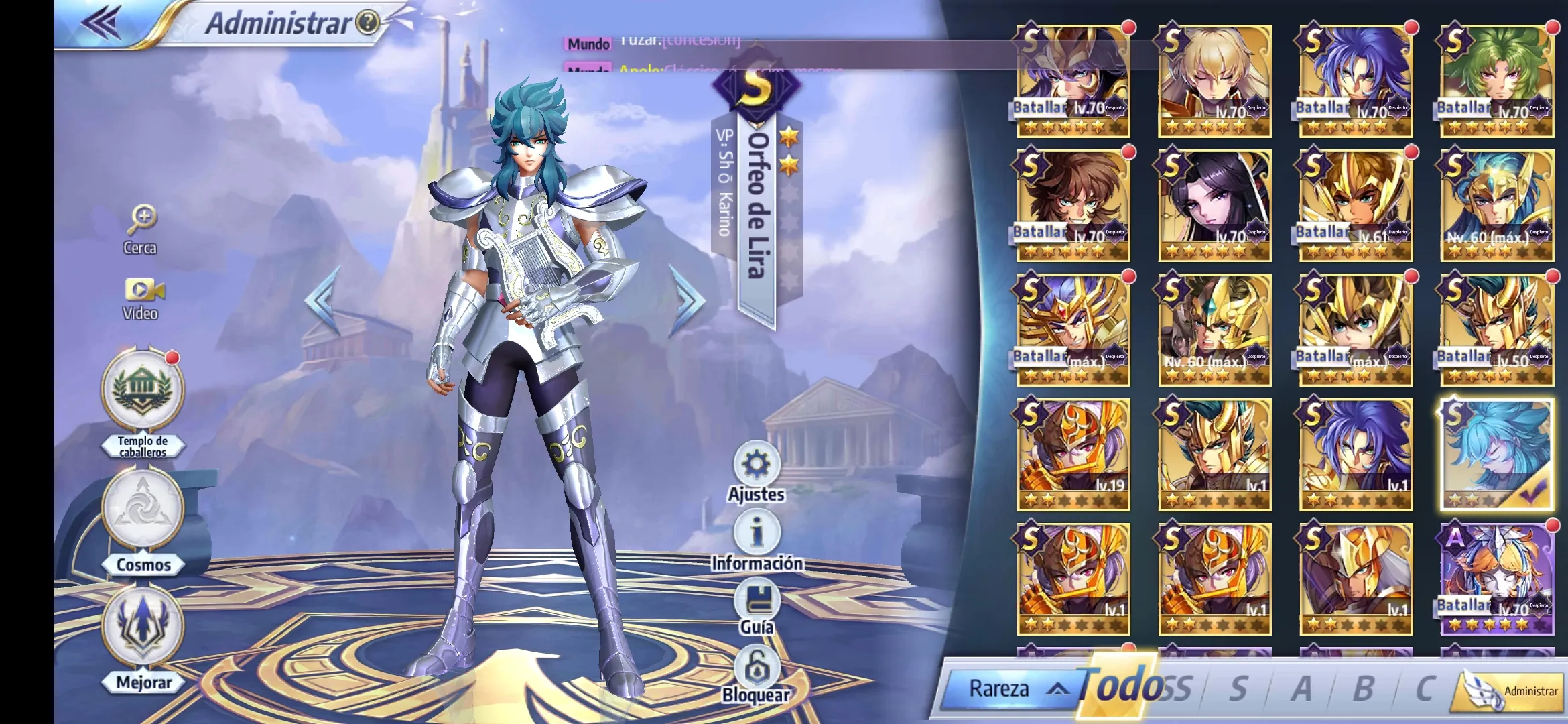Viewport: 1568px width, 724px height.
Task: Open the Guía guide
Action: [757, 600]
